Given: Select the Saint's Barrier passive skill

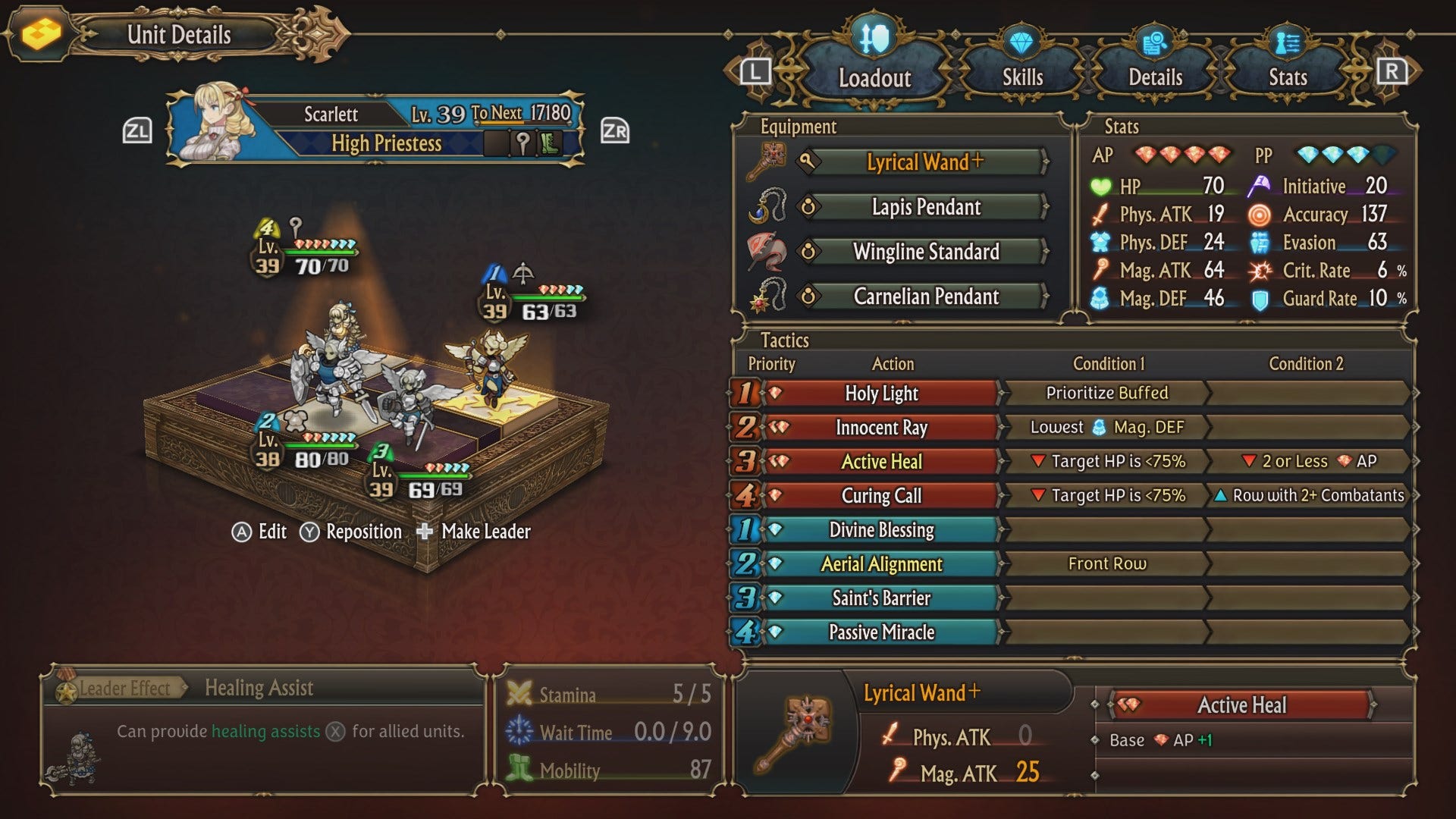Looking at the screenshot, I should (881, 598).
